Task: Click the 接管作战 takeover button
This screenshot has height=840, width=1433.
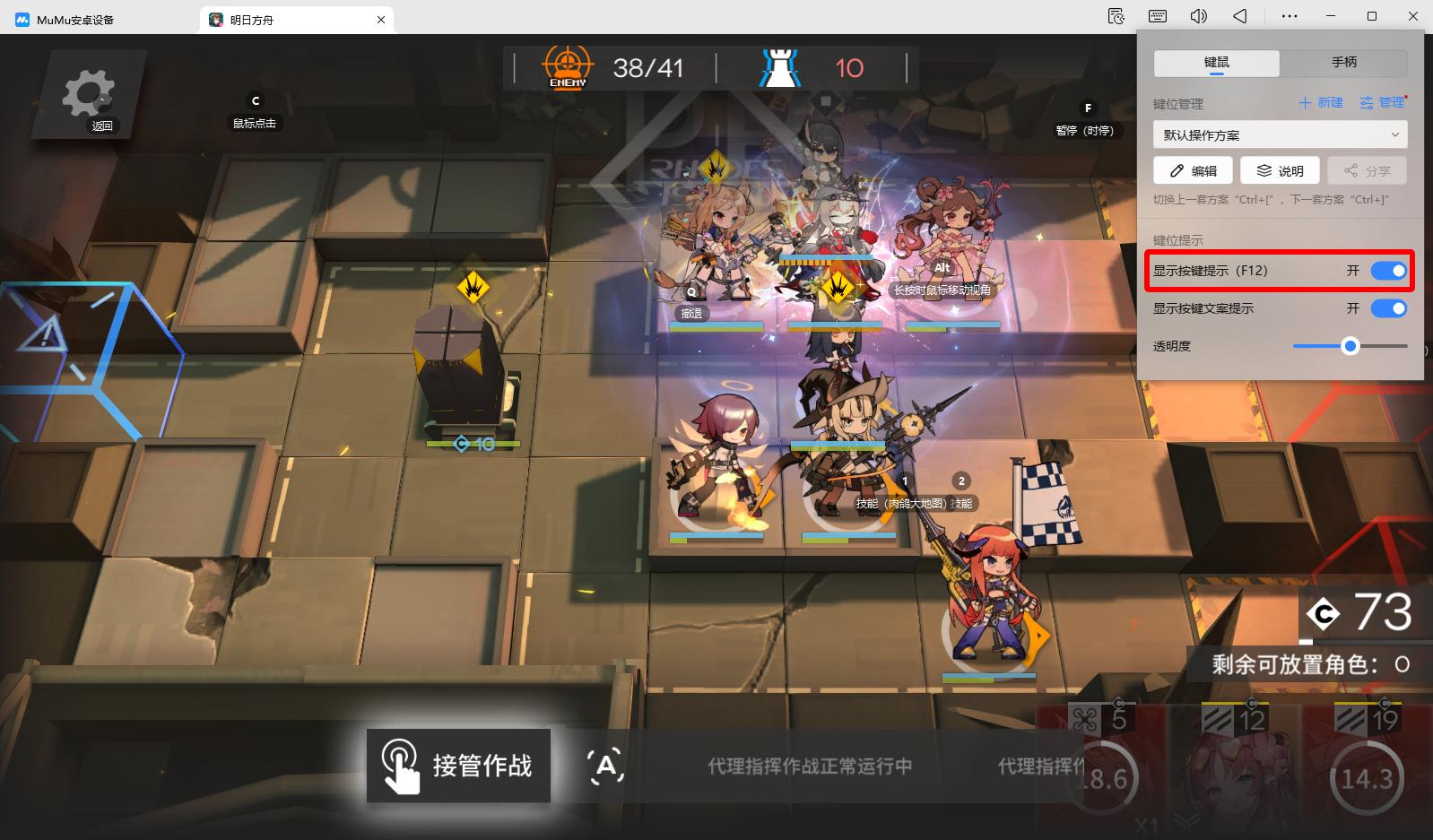Action: [x=458, y=766]
